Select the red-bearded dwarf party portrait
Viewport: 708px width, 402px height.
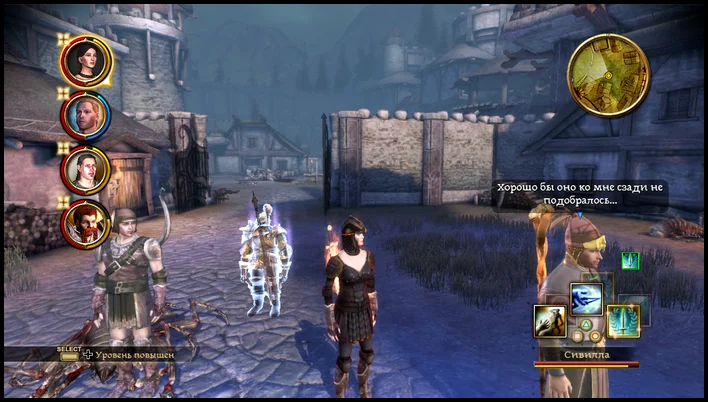click(86, 224)
